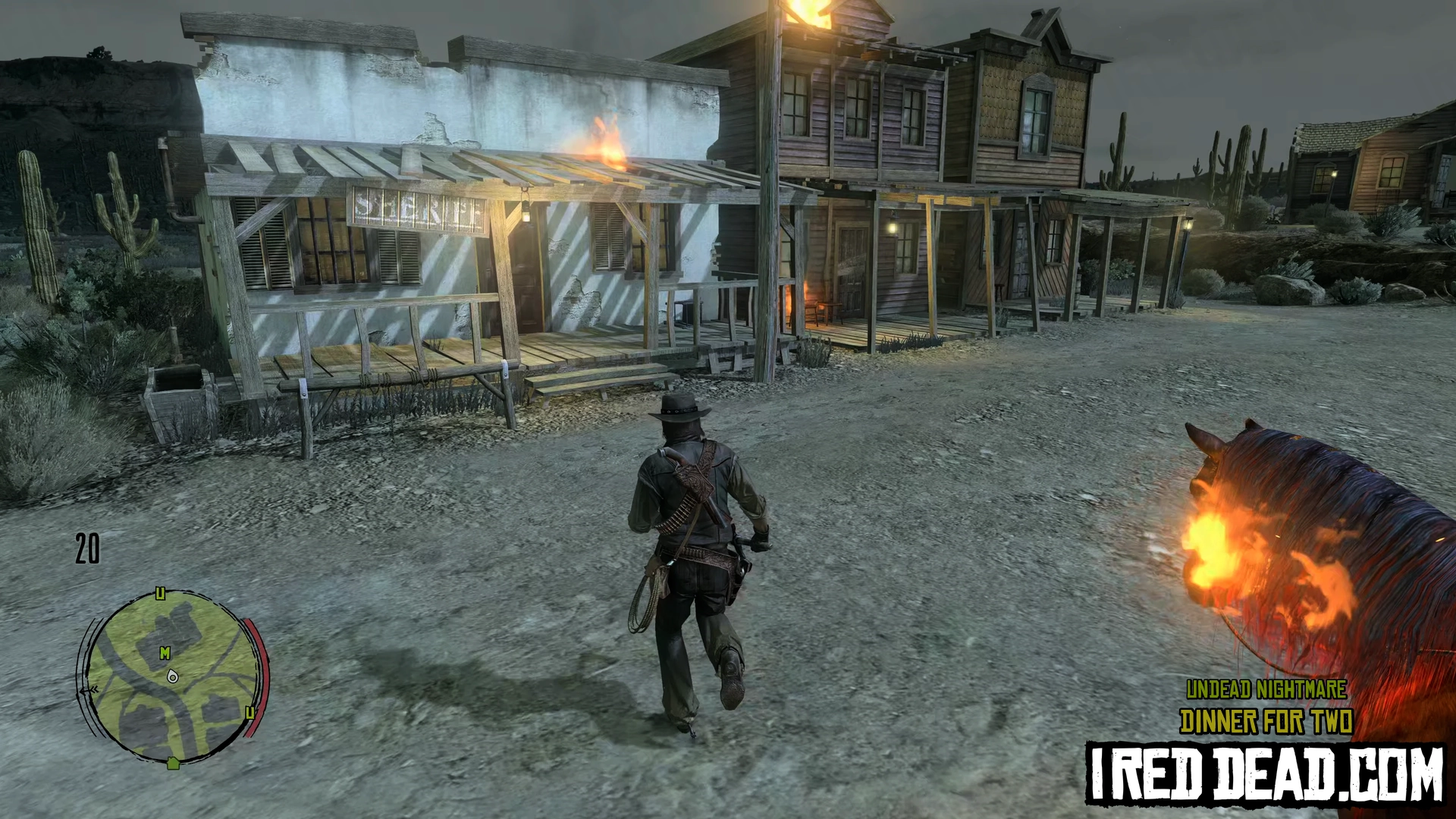Select the M marker on the minimap
This screenshot has height=819, width=1456.
pyautogui.click(x=165, y=653)
